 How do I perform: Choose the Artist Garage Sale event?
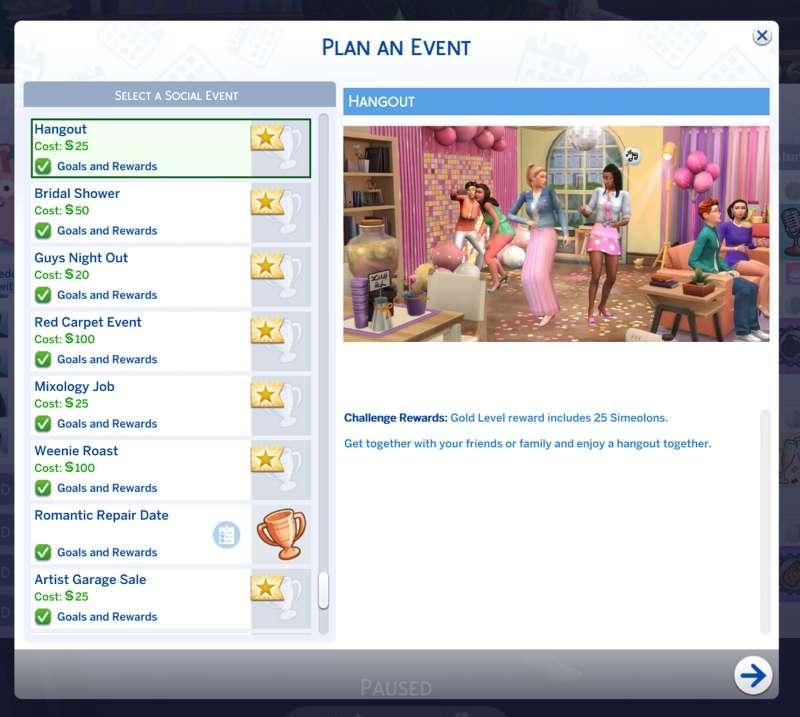click(140, 588)
